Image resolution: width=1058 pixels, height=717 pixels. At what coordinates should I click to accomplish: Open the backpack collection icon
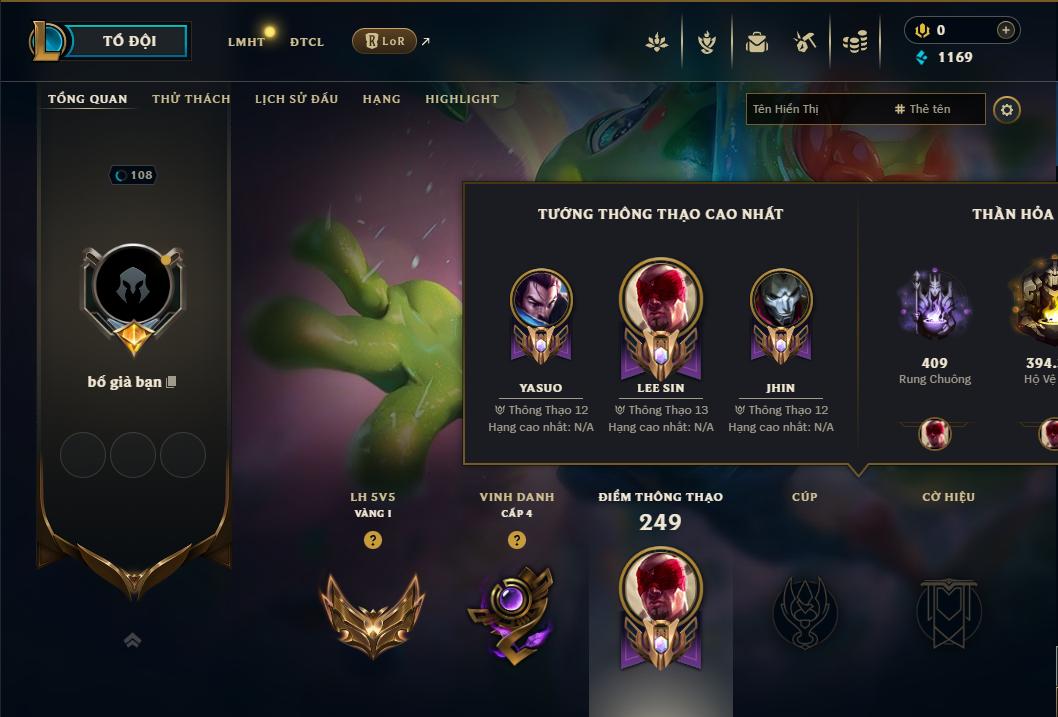click(756, 42)
